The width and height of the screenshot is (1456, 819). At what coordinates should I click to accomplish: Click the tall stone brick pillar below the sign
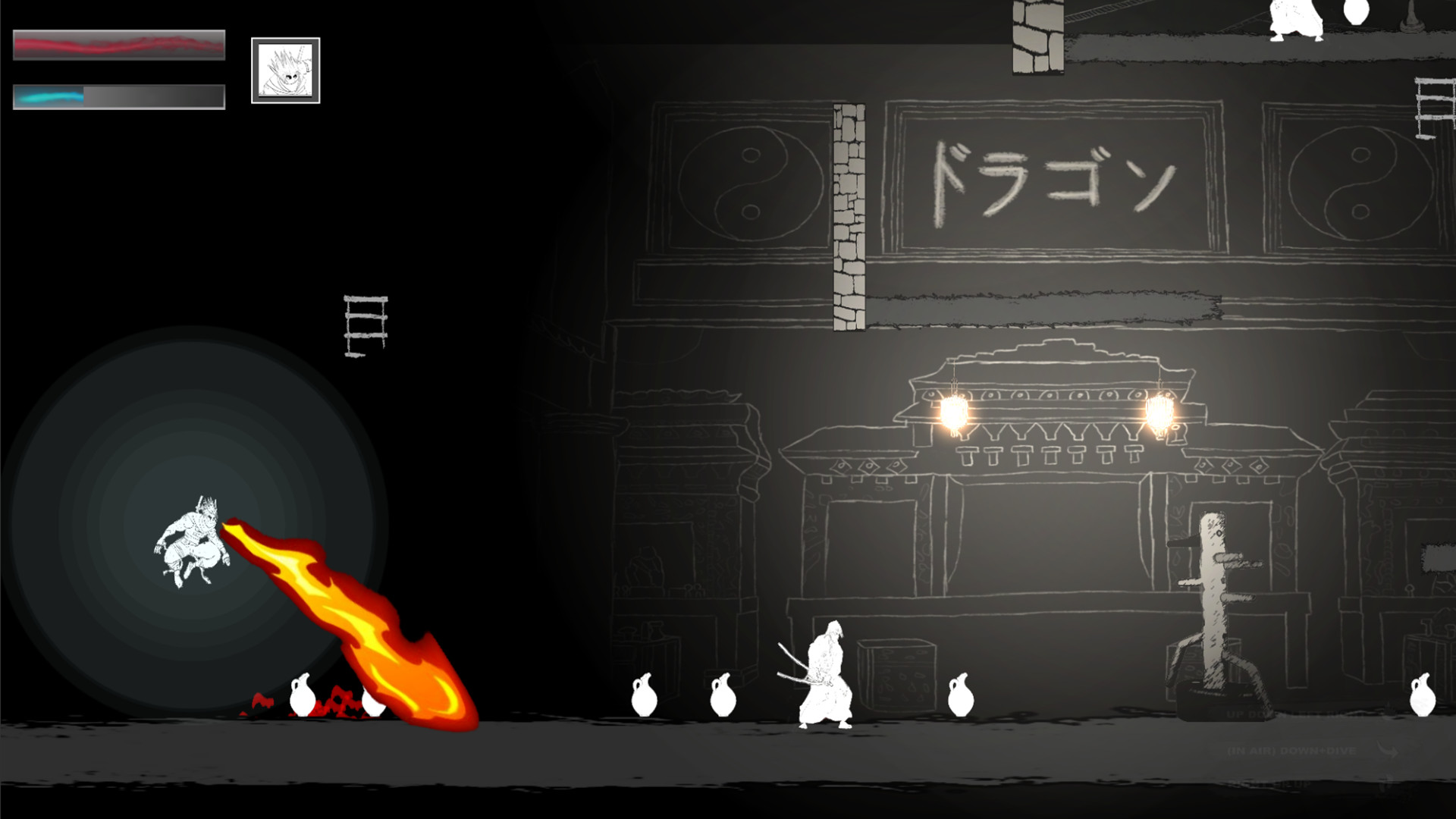click(x=850, y=212)
